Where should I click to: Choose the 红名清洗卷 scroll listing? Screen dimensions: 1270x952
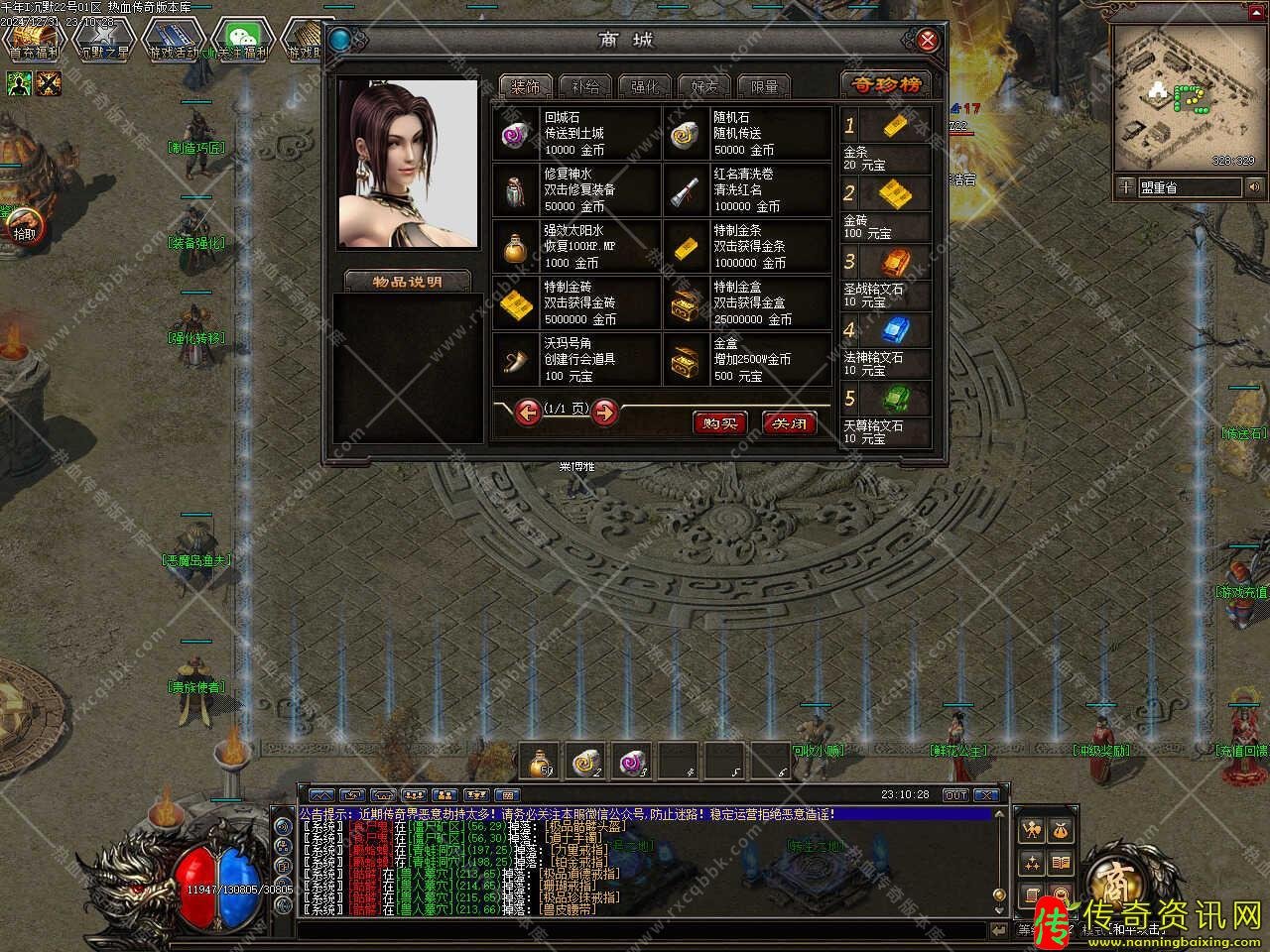(747, 190)
